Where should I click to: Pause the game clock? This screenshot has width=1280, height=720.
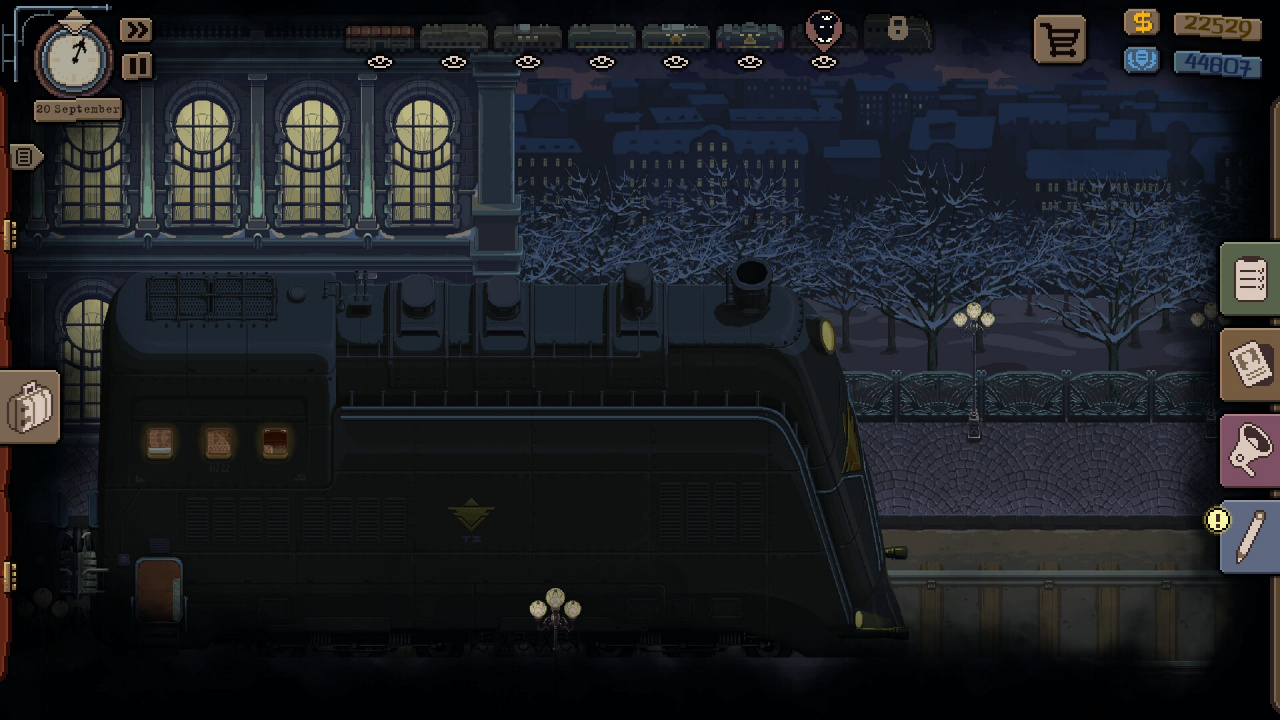(136, 66)
